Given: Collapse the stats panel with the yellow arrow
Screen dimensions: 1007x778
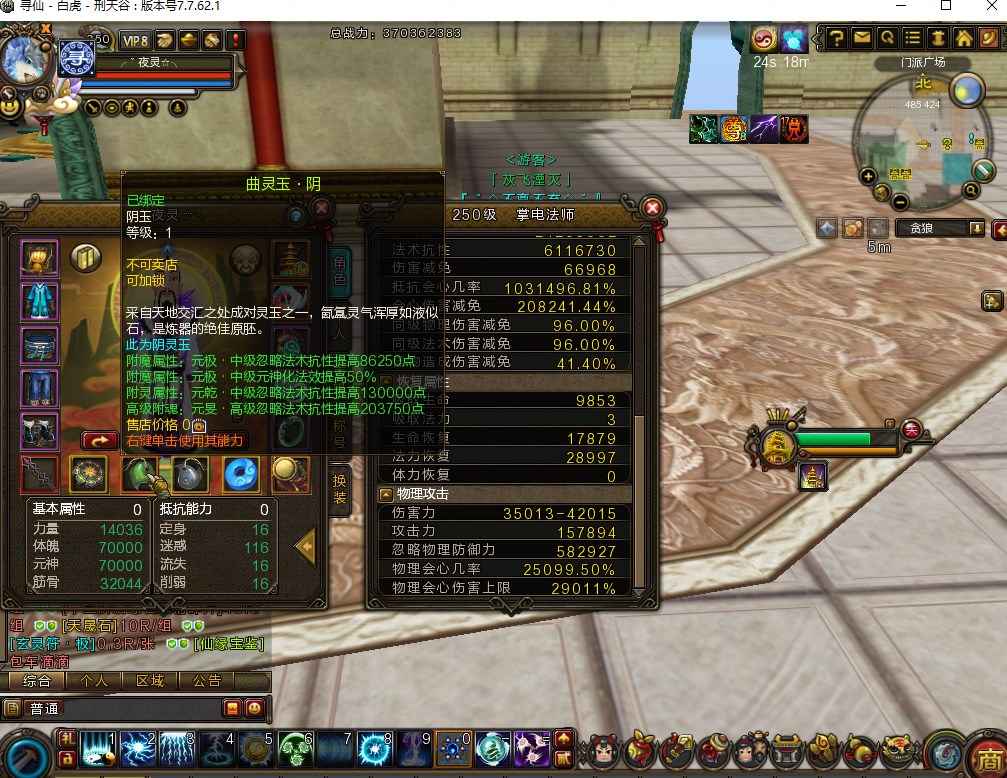Looking at the screenshot, I should (306, 546).
